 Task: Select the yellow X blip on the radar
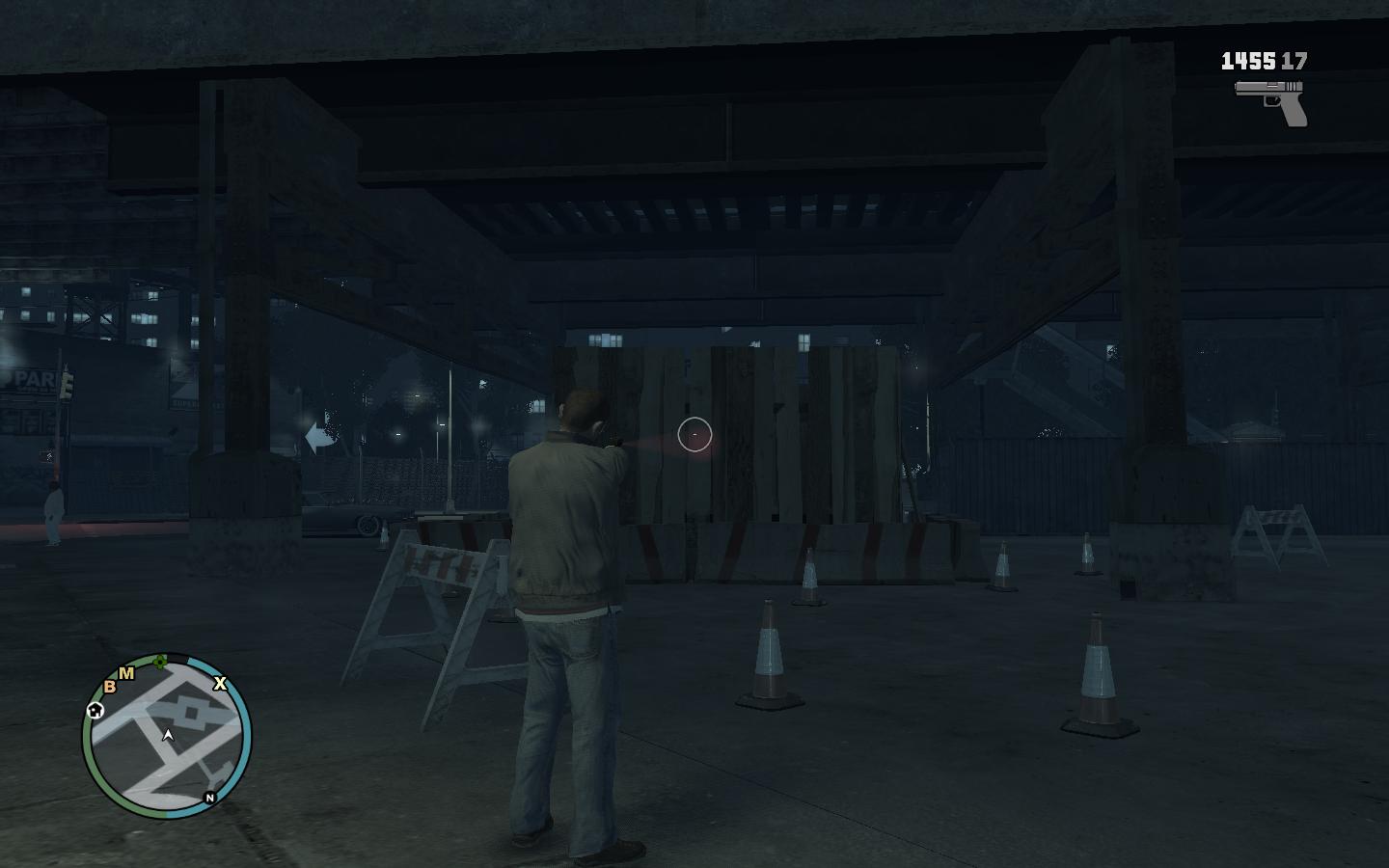(220, 684)
